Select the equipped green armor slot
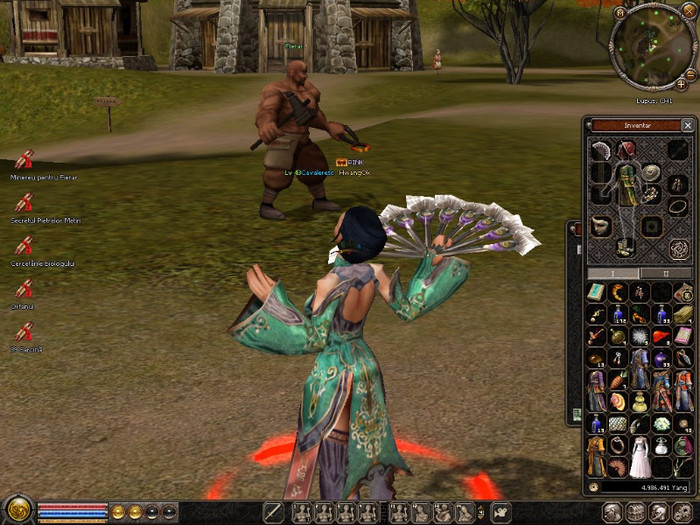 tap(627, 190)
